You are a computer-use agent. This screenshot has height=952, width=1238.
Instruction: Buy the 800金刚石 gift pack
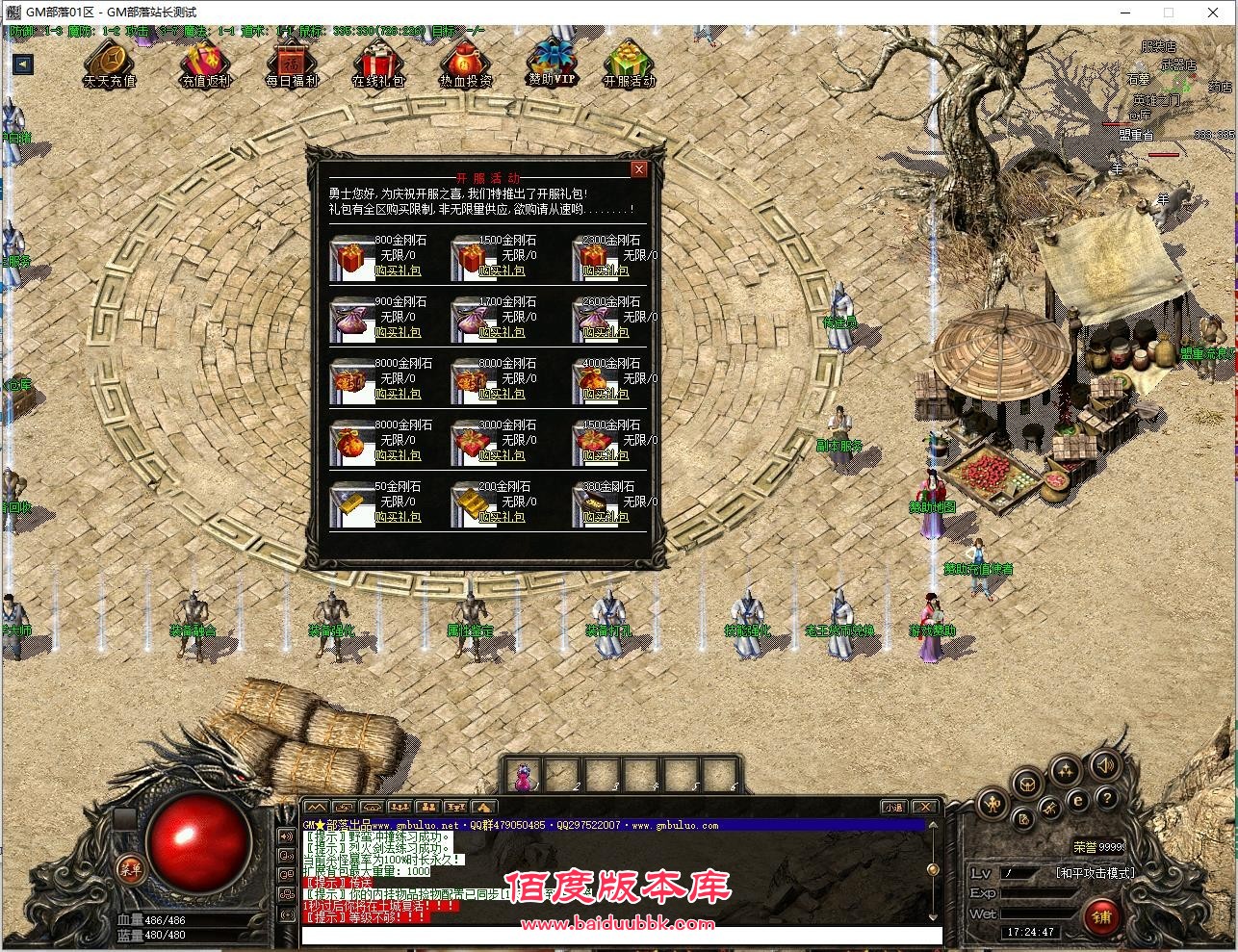coord(397,271)
